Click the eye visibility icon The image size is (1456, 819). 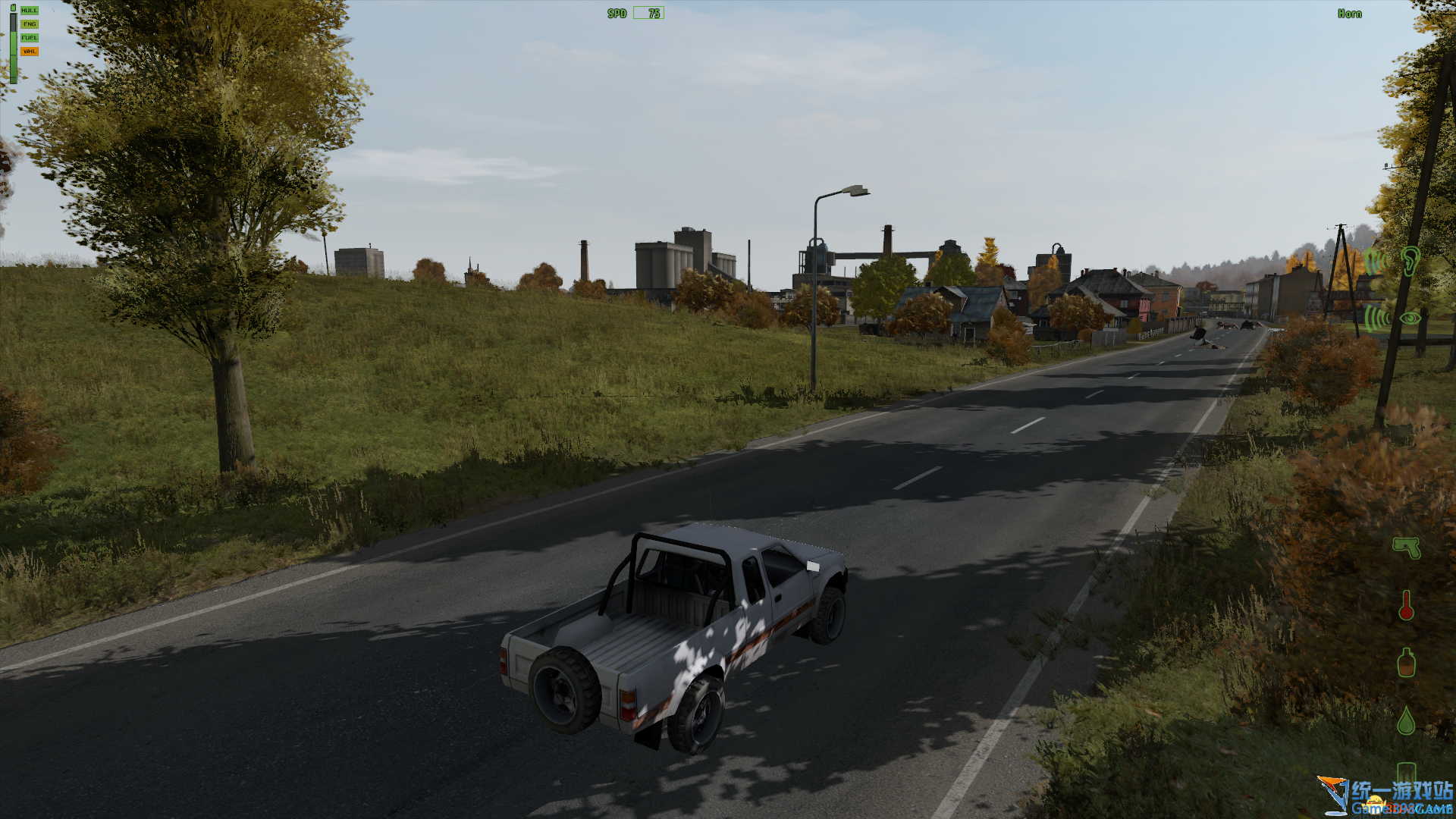click(1410, 318)
